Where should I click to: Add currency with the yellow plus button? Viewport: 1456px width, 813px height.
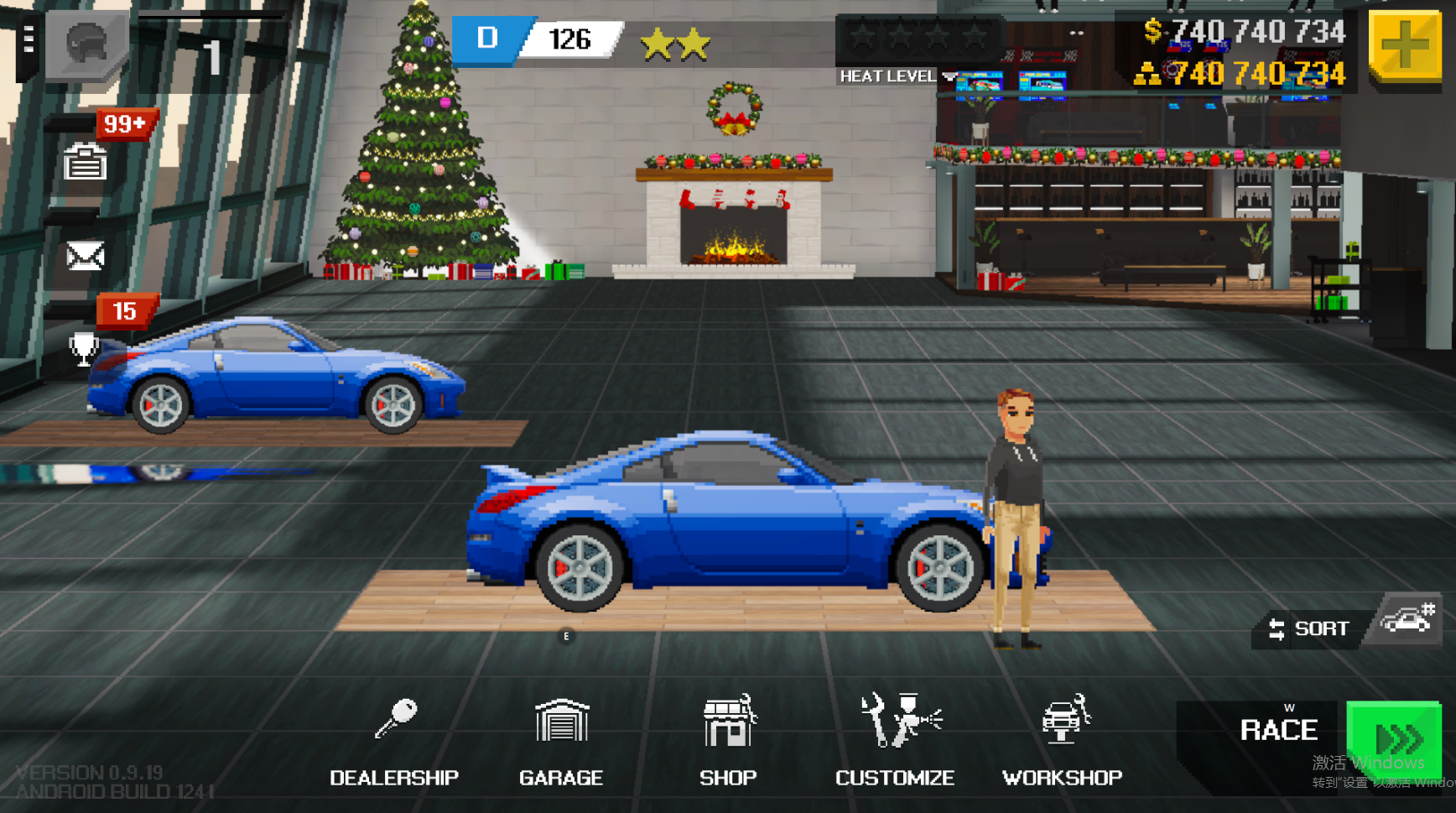1406,45
